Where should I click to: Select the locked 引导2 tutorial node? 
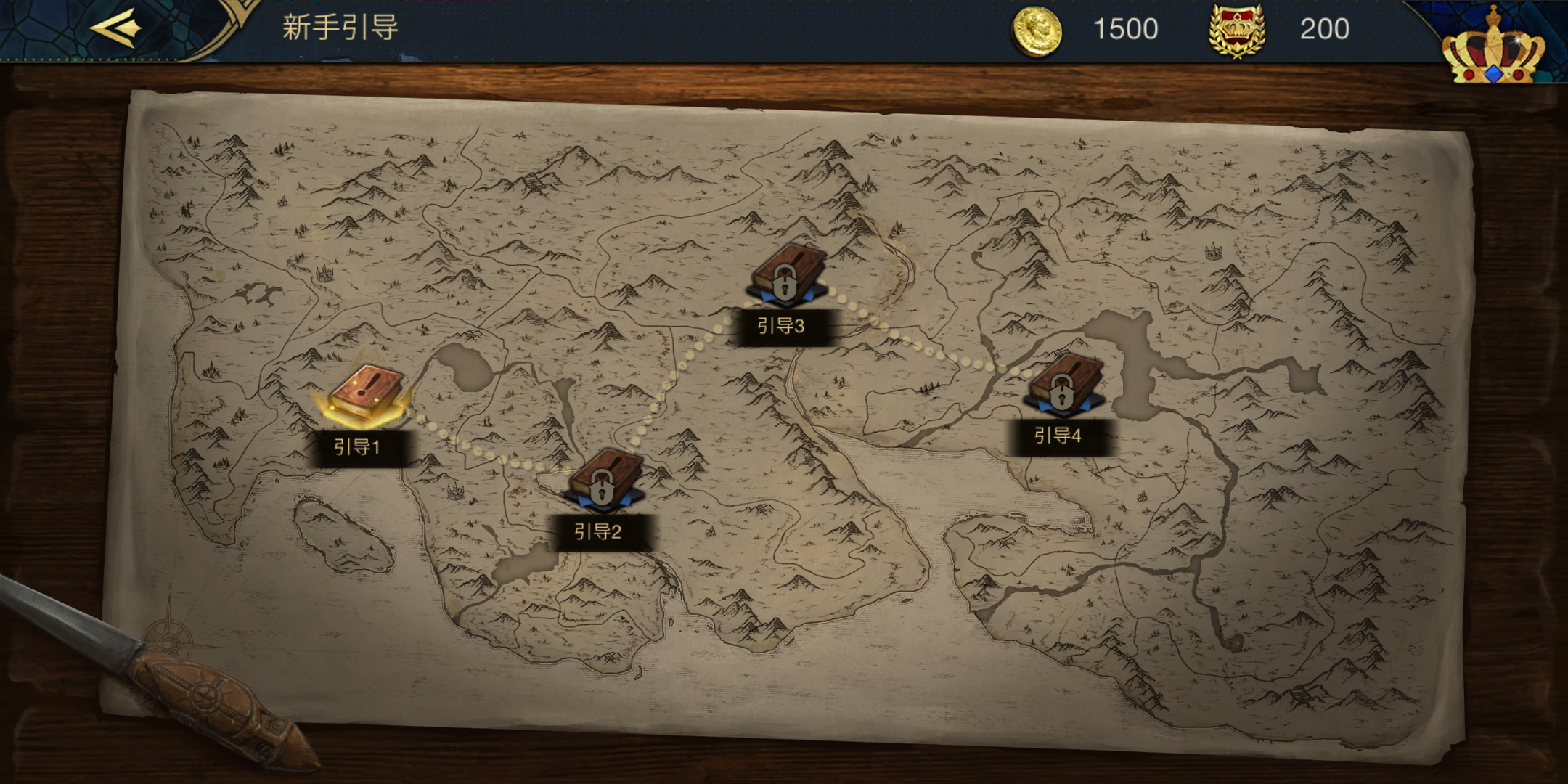click(x=604, y=480)
